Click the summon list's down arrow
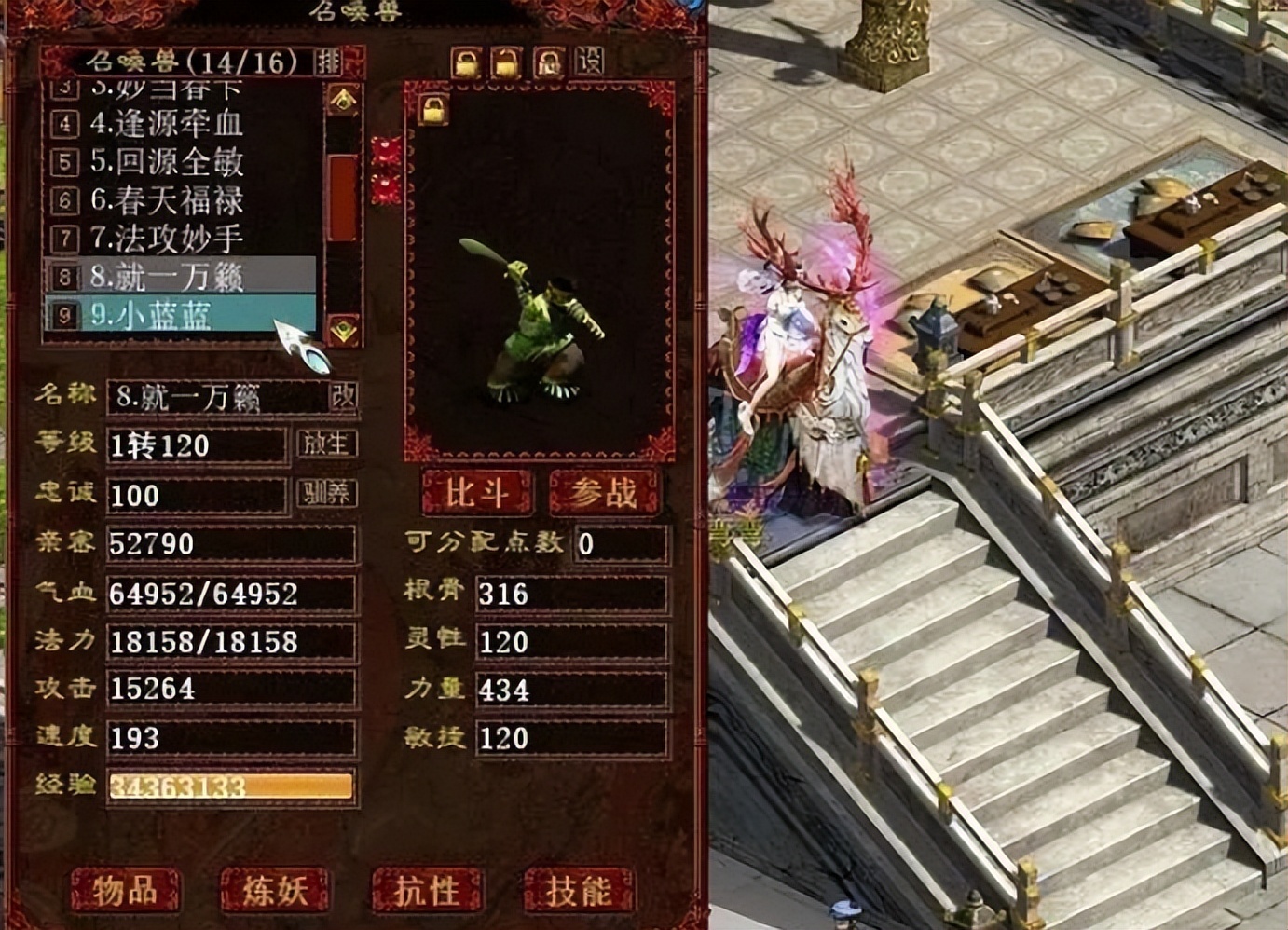Image resolution: width=1288 pixels, height=930 pixels. [343, 328]
